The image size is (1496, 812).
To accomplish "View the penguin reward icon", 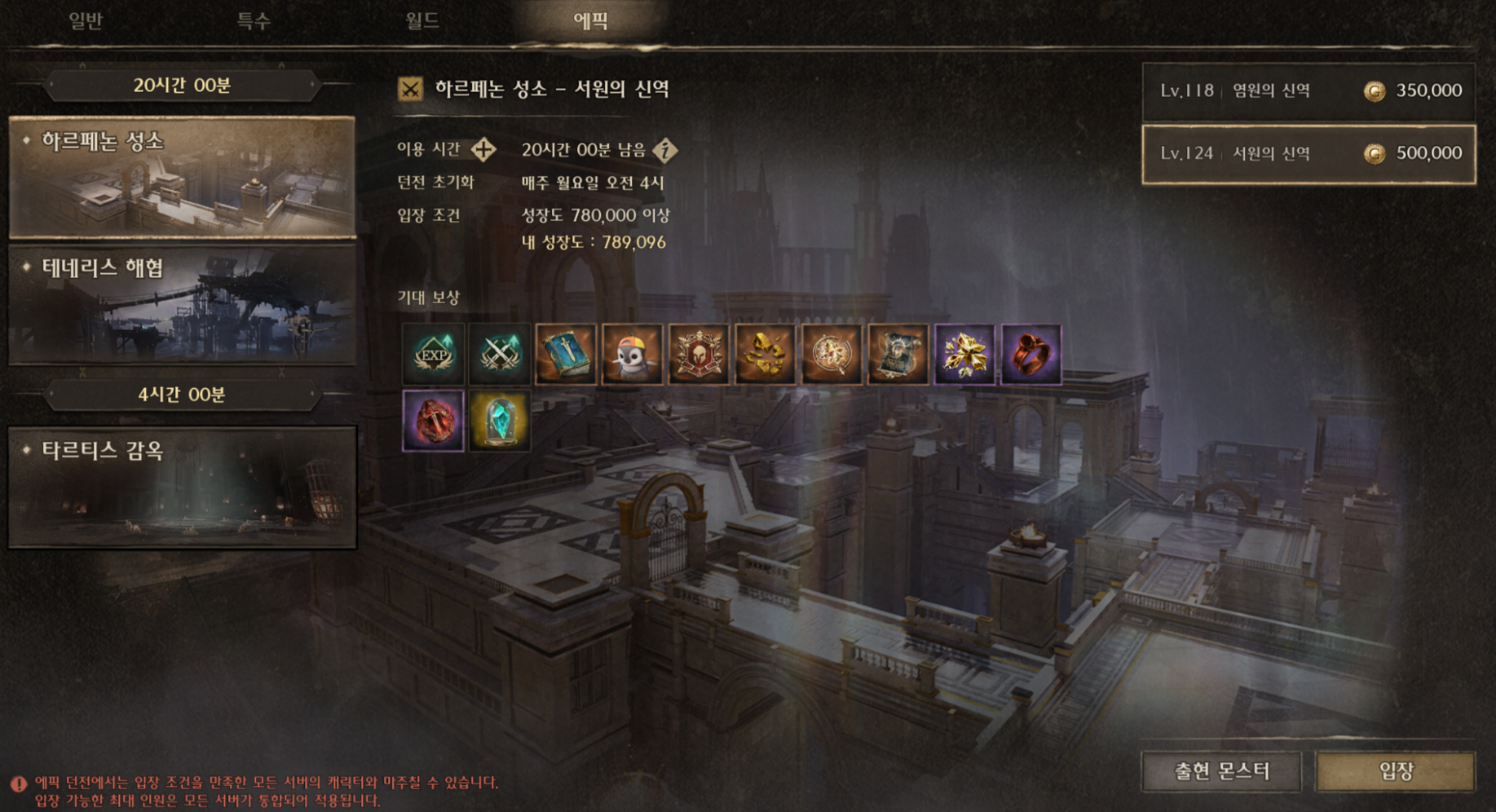I will pos(633,354).
